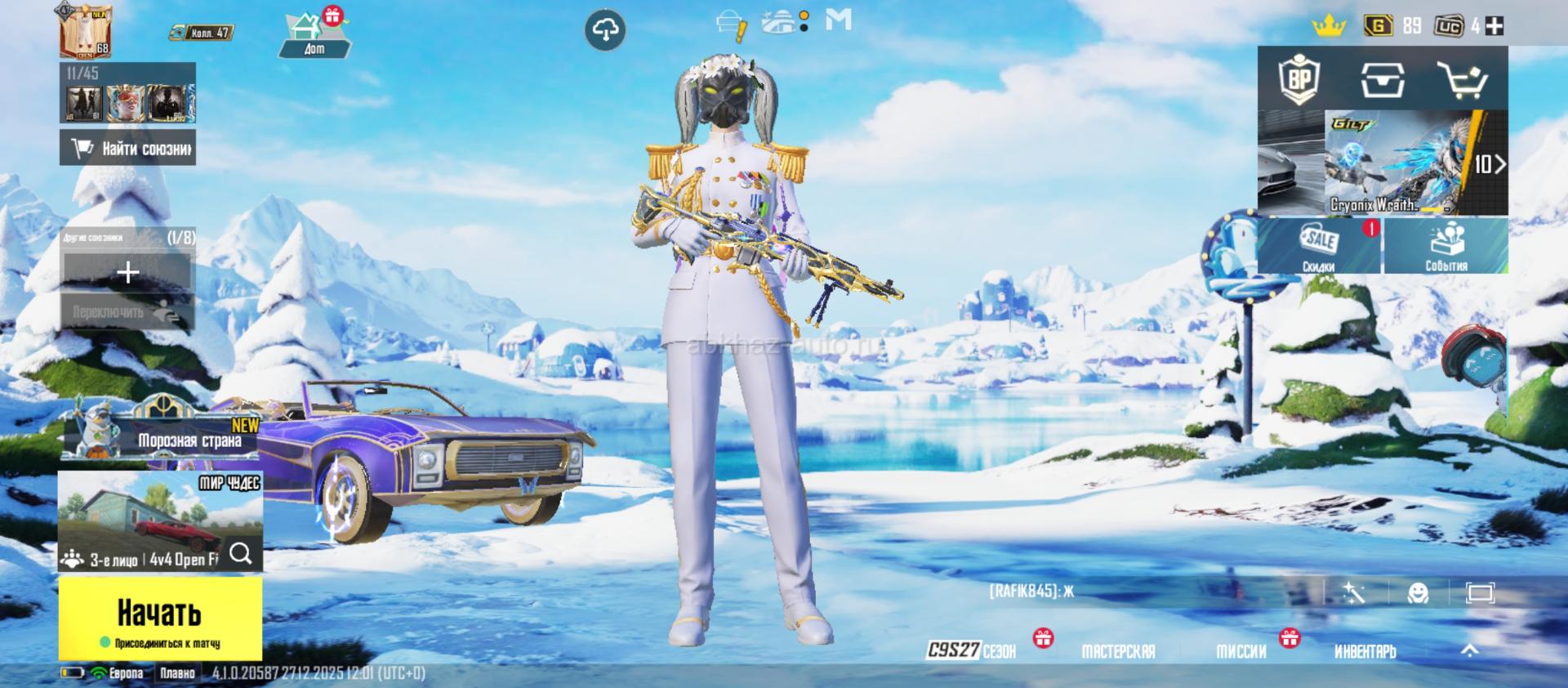The height and width of the screenshot is (688, 1568).
Task: Open the cloud download icon
Action: (605, 31)
